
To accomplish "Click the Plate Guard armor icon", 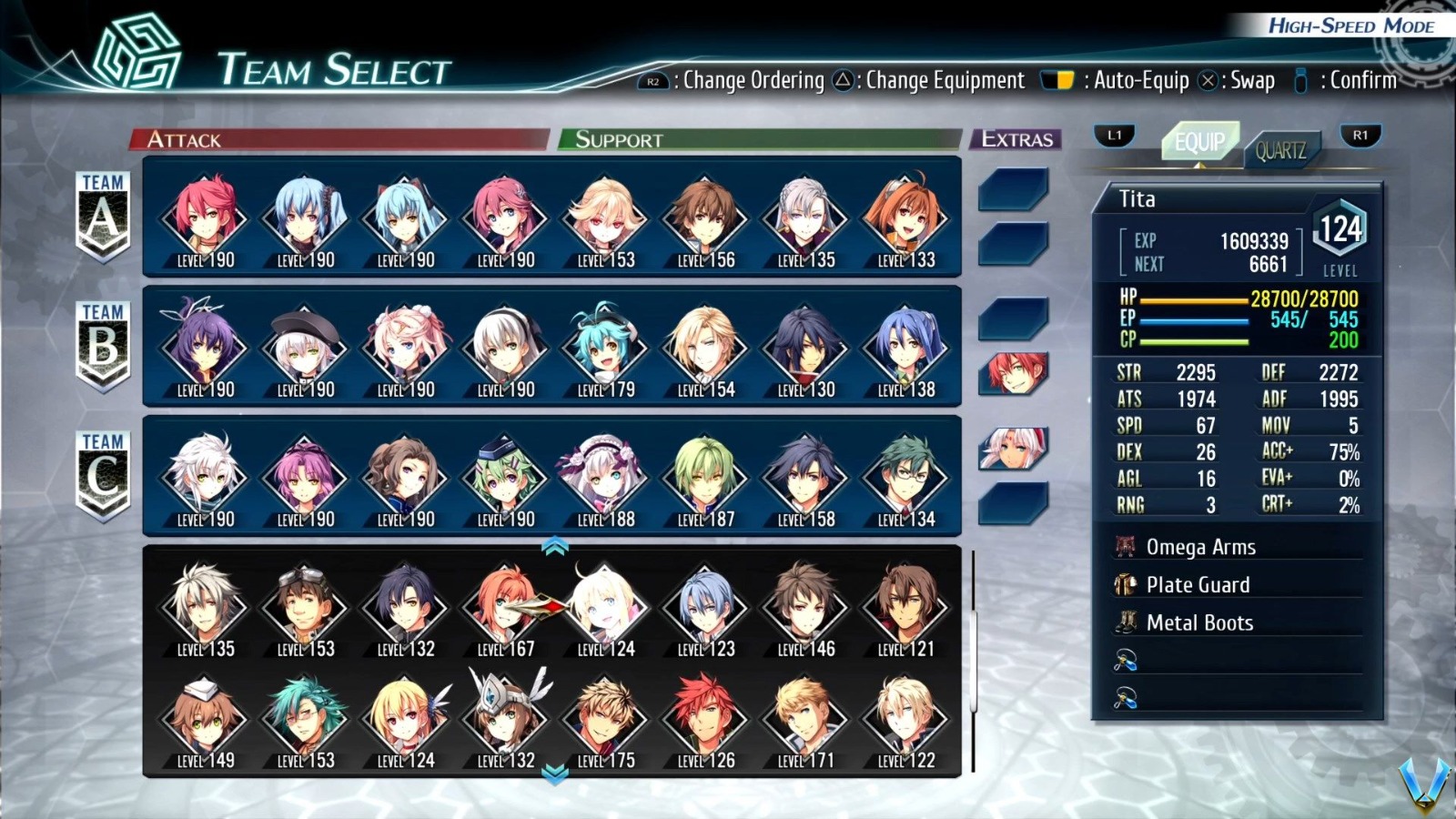I will pos(1126,585).
